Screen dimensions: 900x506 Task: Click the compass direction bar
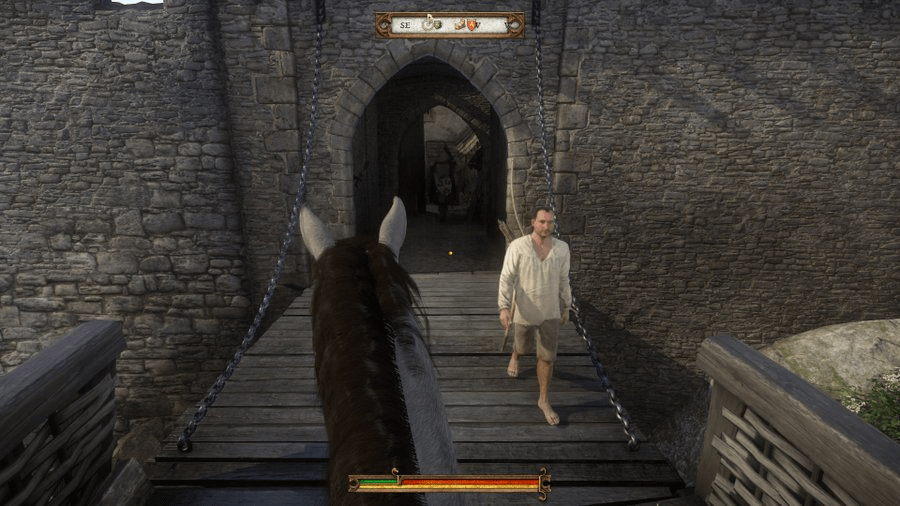450,25
